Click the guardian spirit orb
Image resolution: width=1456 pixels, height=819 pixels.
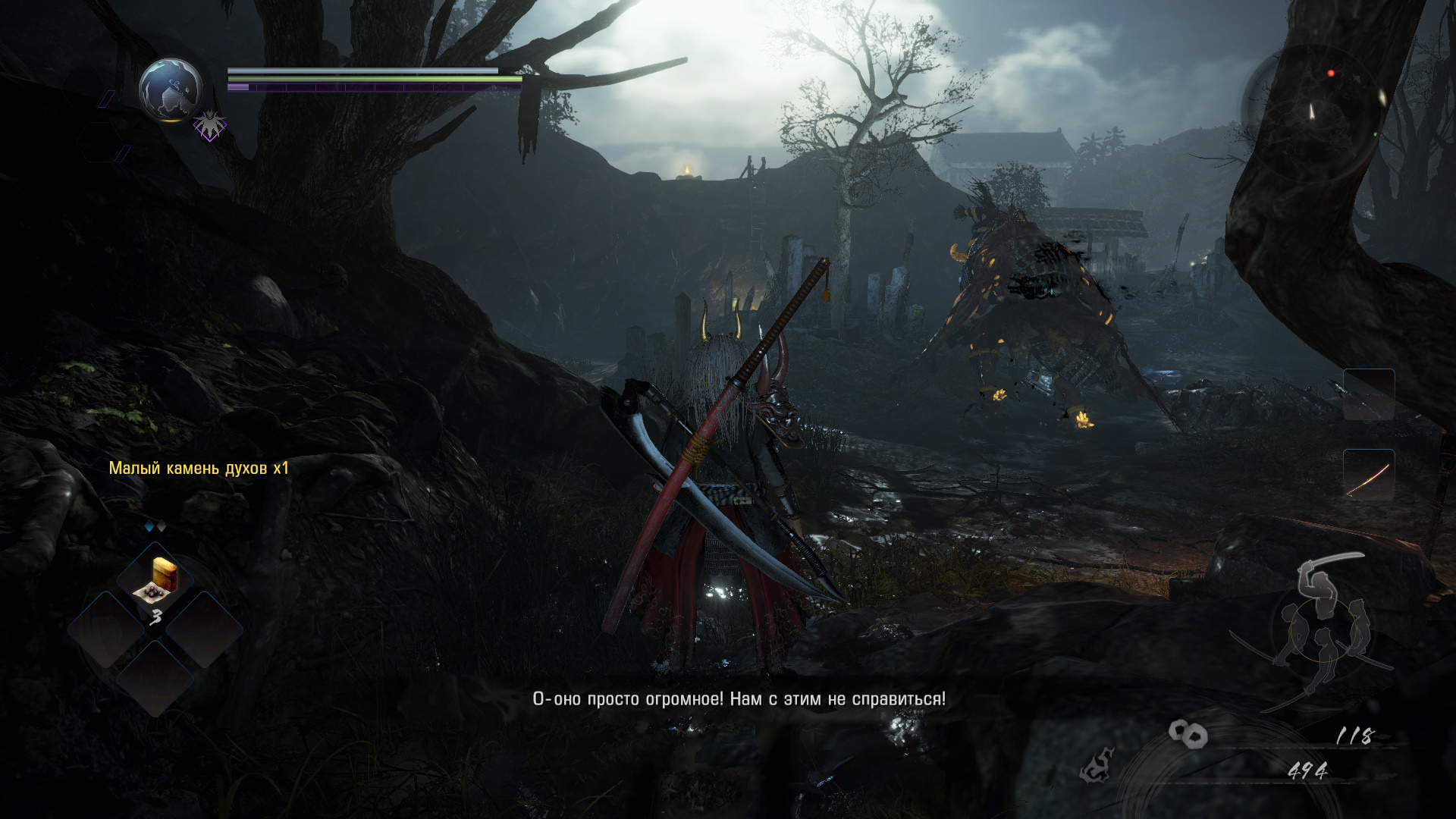tap(171, 89)
